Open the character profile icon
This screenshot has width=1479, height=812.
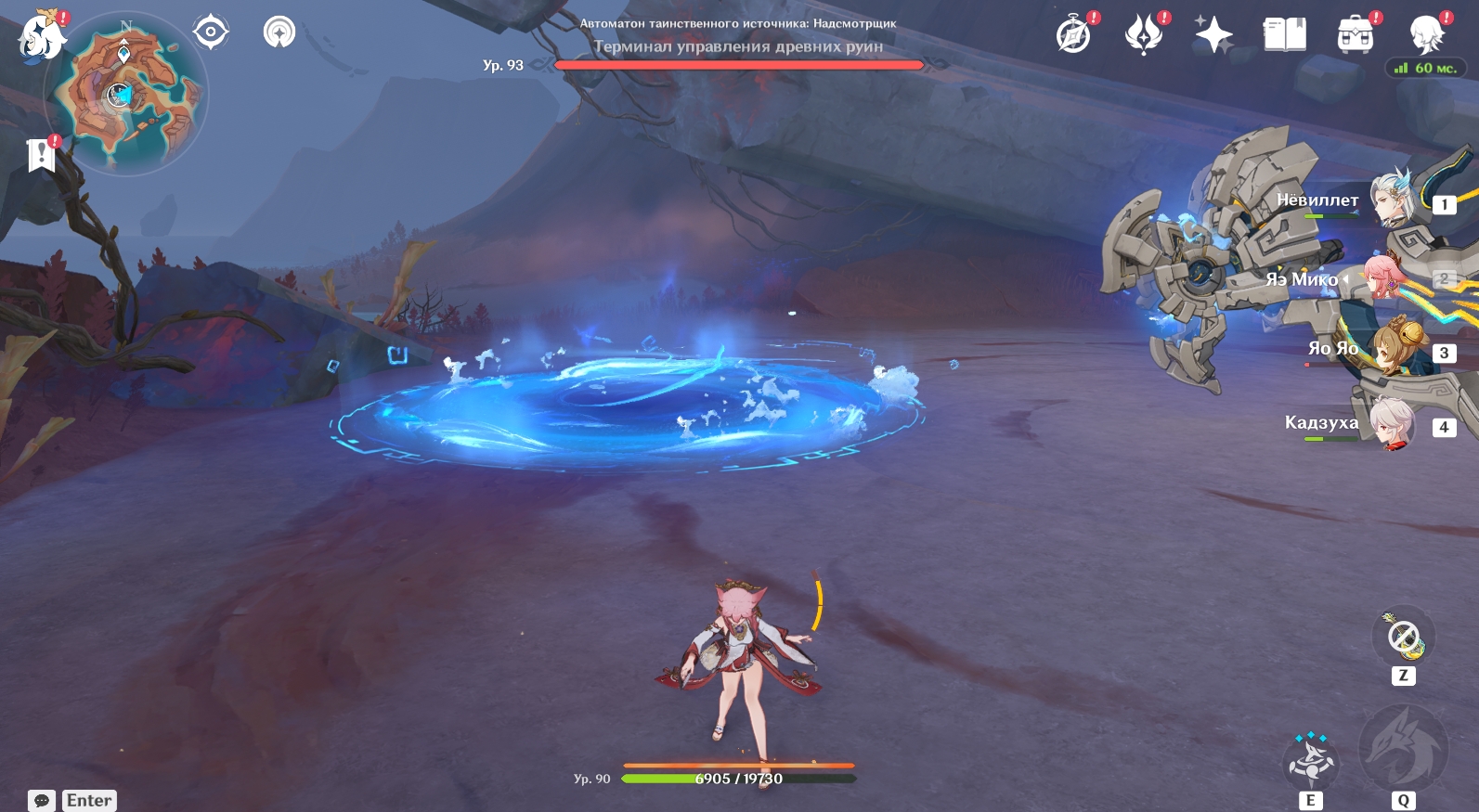(x=1425, y=36)
